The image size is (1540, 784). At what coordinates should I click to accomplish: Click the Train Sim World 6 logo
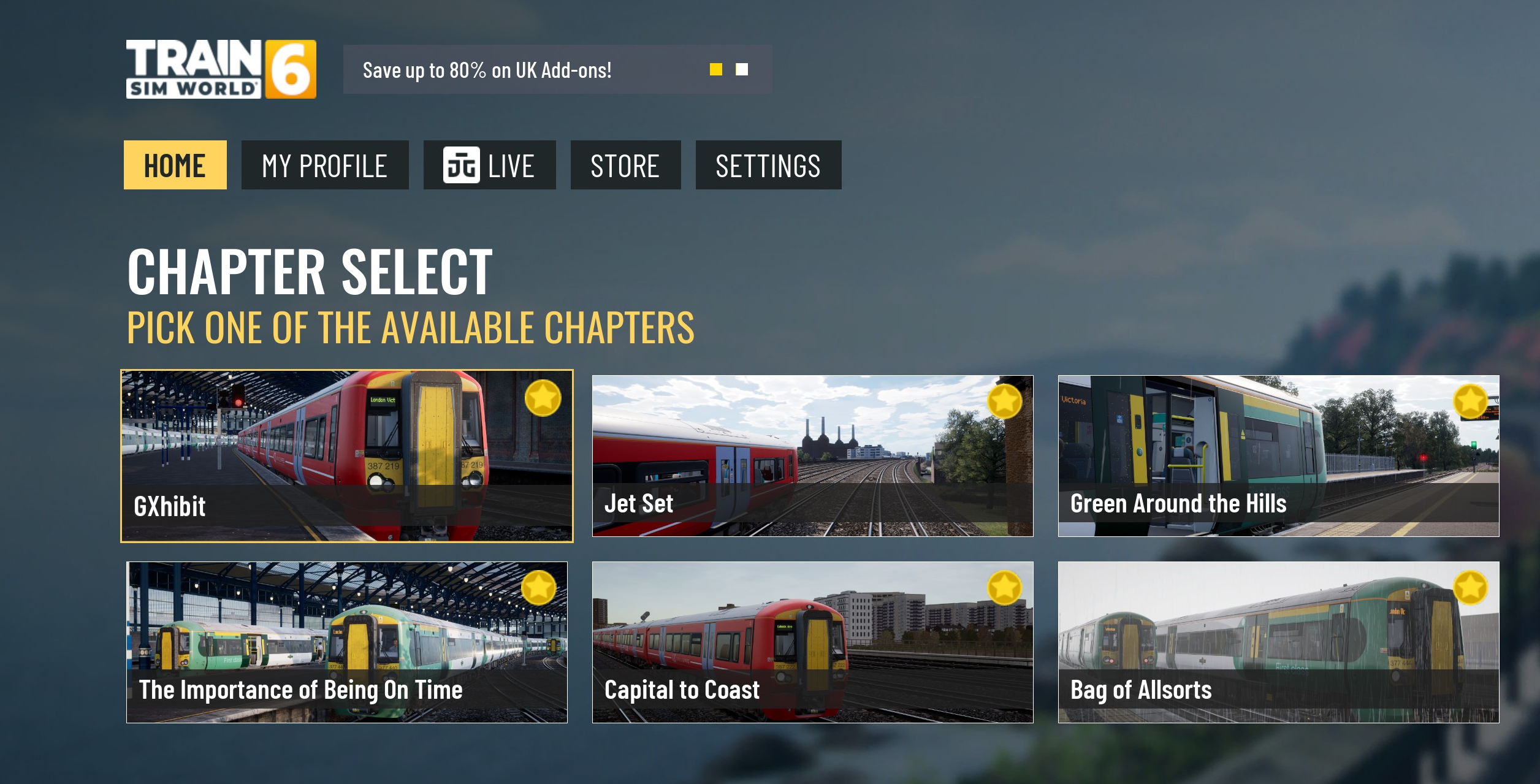221,69
